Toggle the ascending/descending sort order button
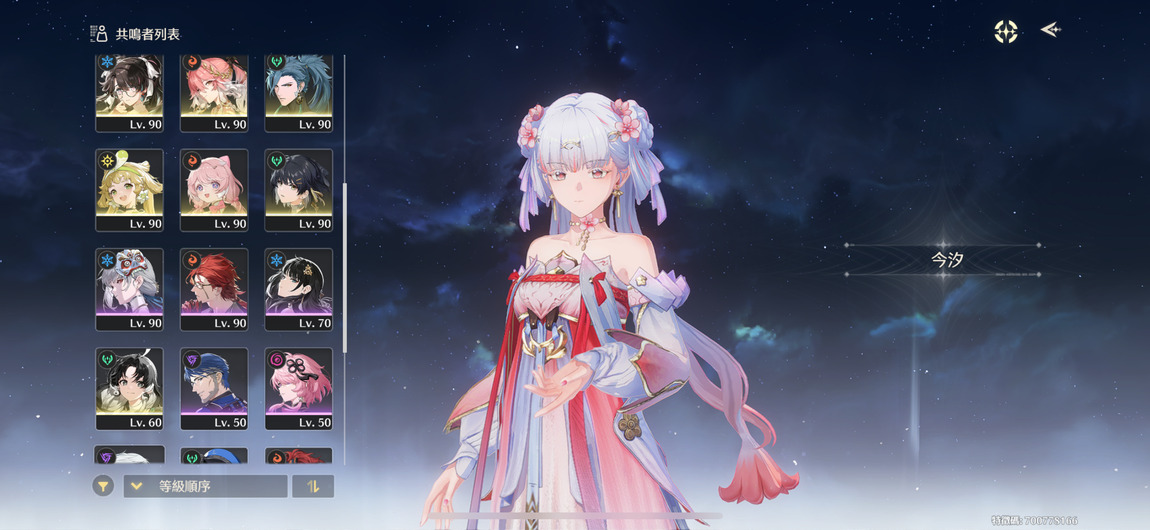This screenshot has width=1150, height=530. point(312,487)
